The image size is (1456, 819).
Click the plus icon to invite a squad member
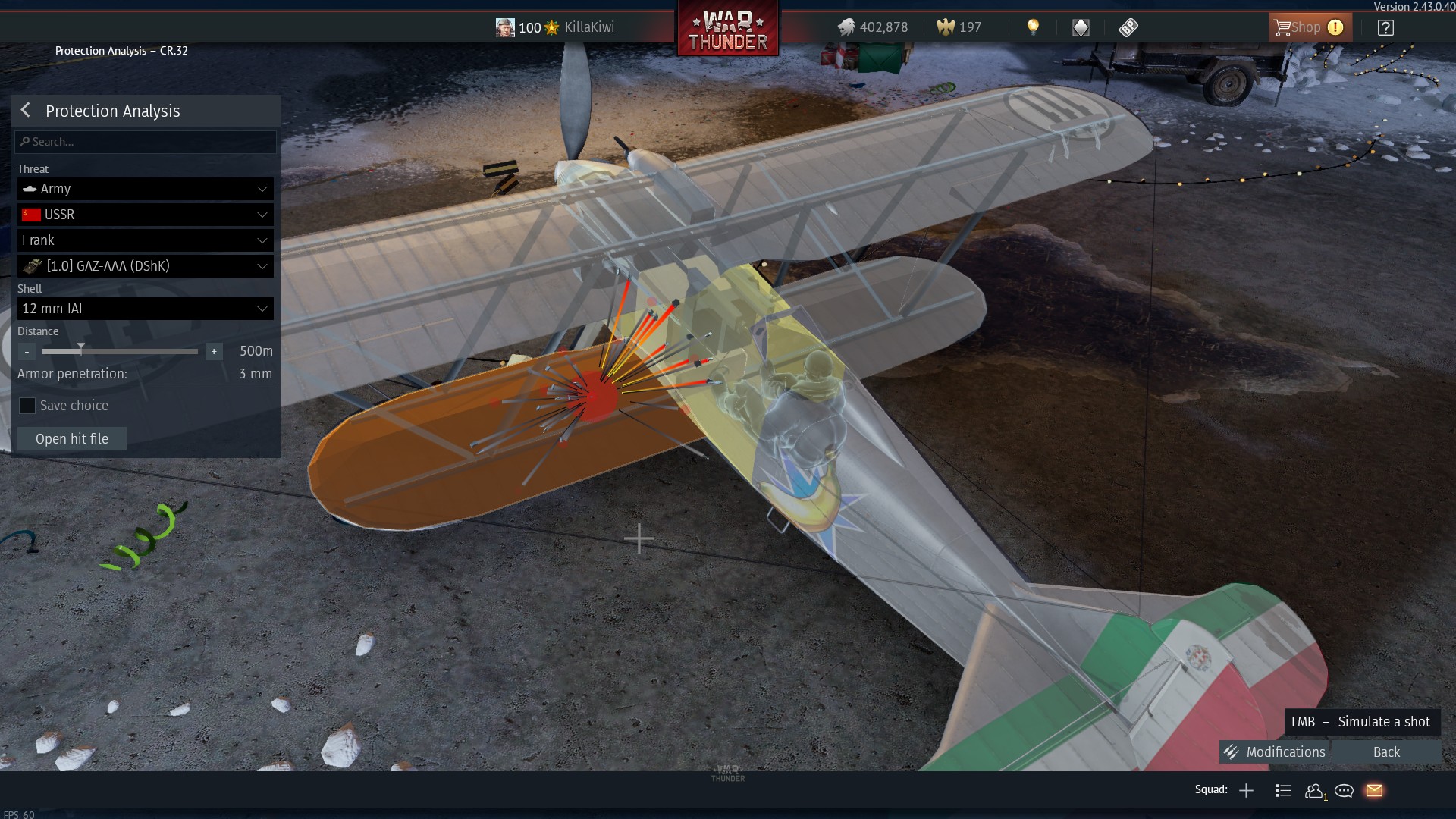tap(1246, 790)
